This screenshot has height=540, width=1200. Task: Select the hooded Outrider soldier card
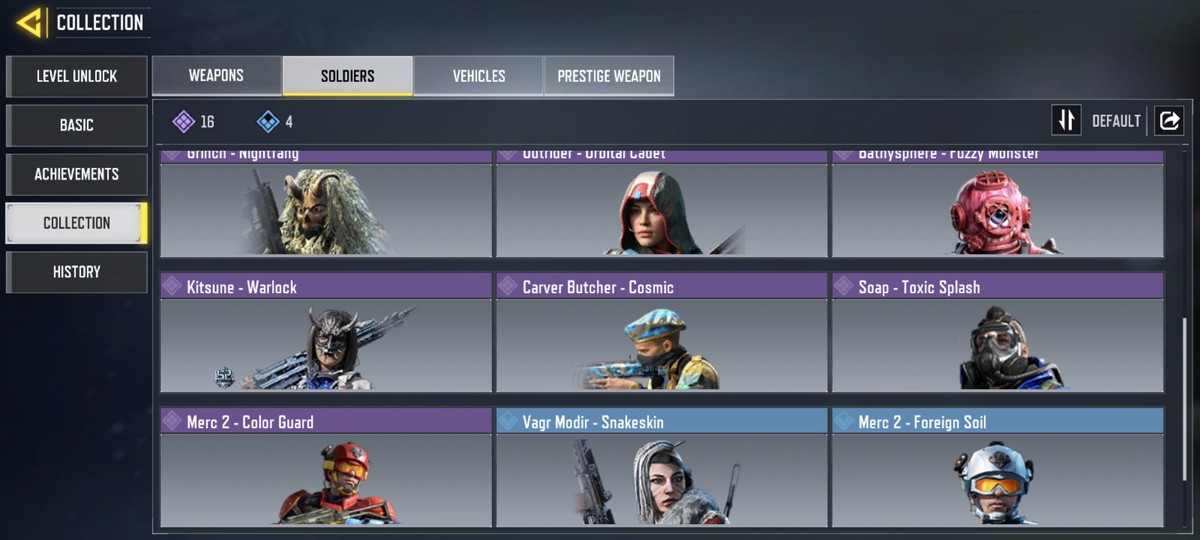click(x=662, y=205)
